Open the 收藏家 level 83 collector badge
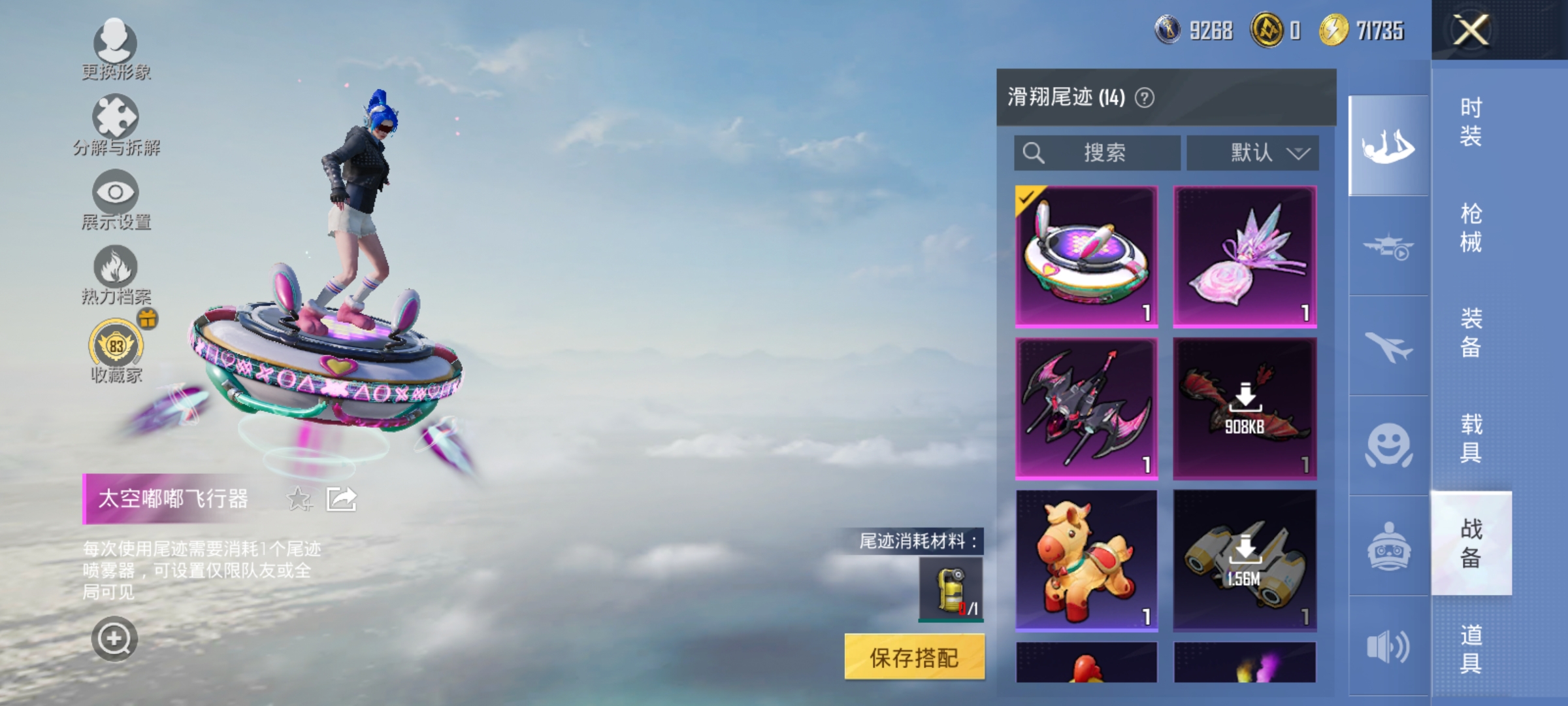Viewport: 1568px width, 706px height. coord(114,350)
